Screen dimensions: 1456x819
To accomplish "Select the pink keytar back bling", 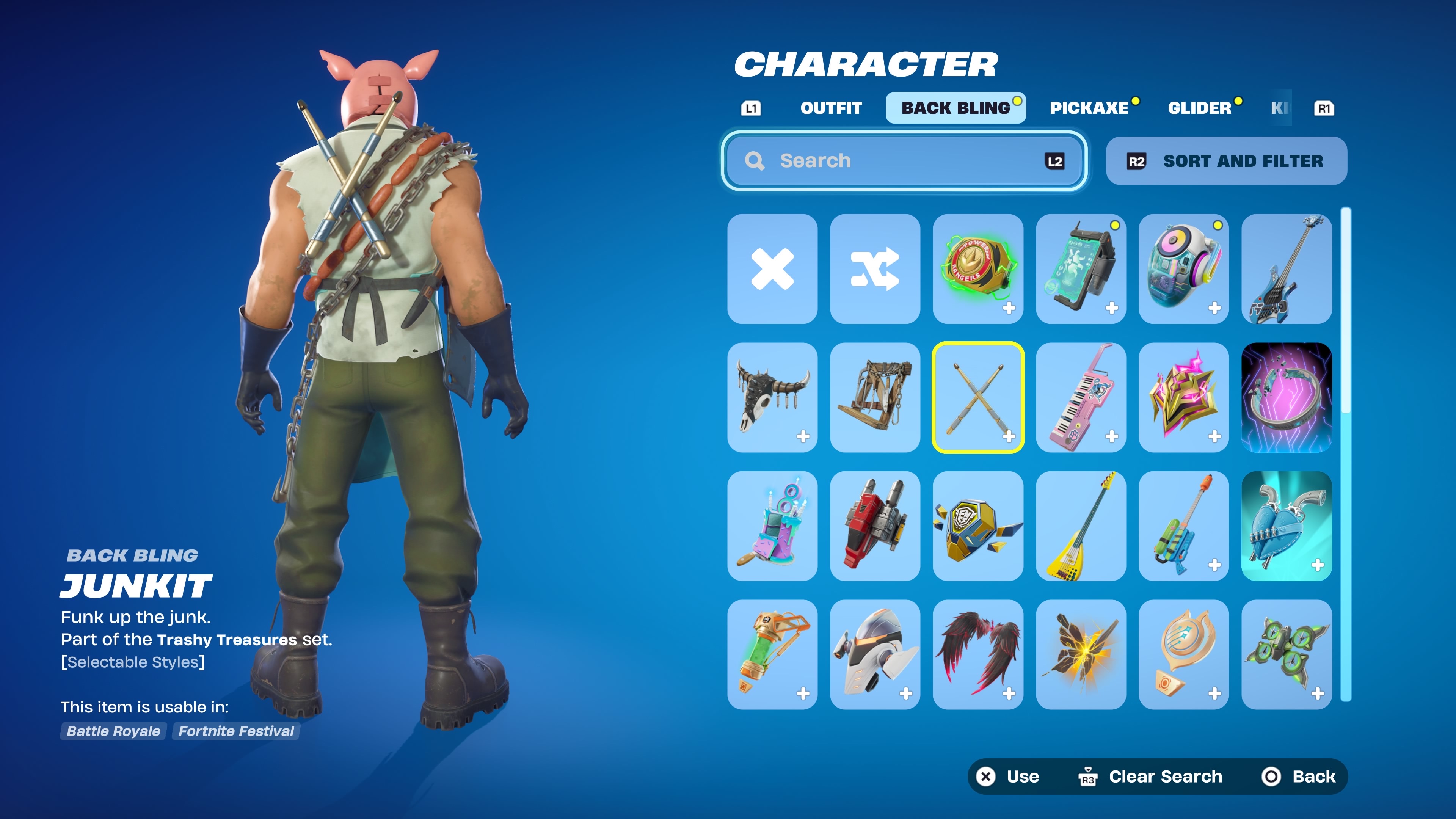I will 1081,397.
